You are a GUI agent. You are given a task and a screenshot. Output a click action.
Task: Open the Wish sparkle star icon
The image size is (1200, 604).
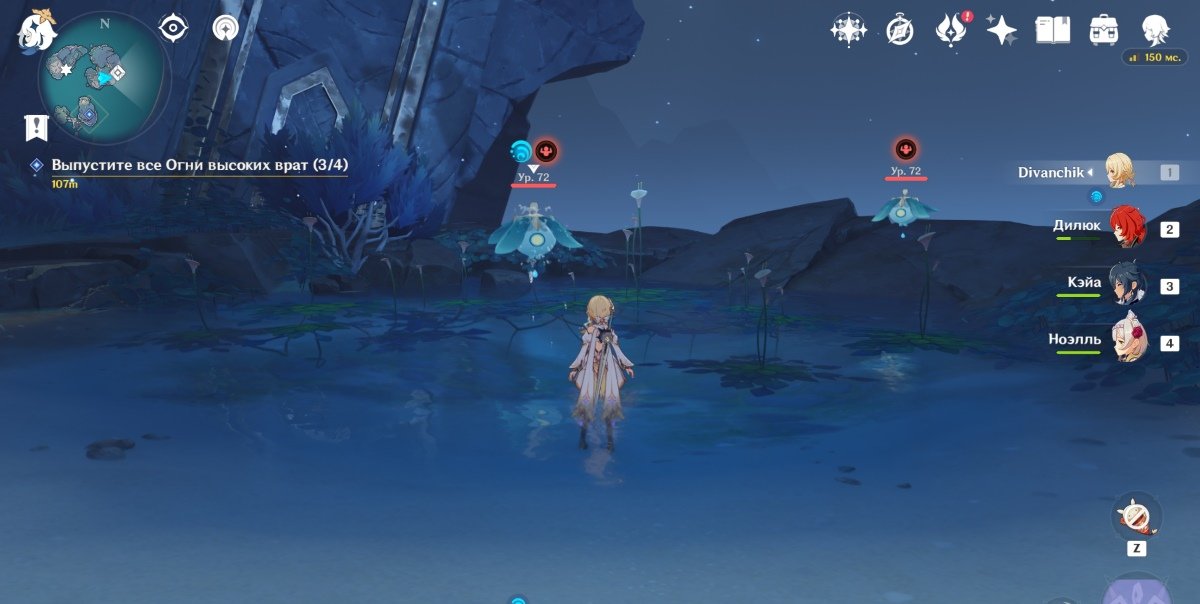coord(1001,30)
